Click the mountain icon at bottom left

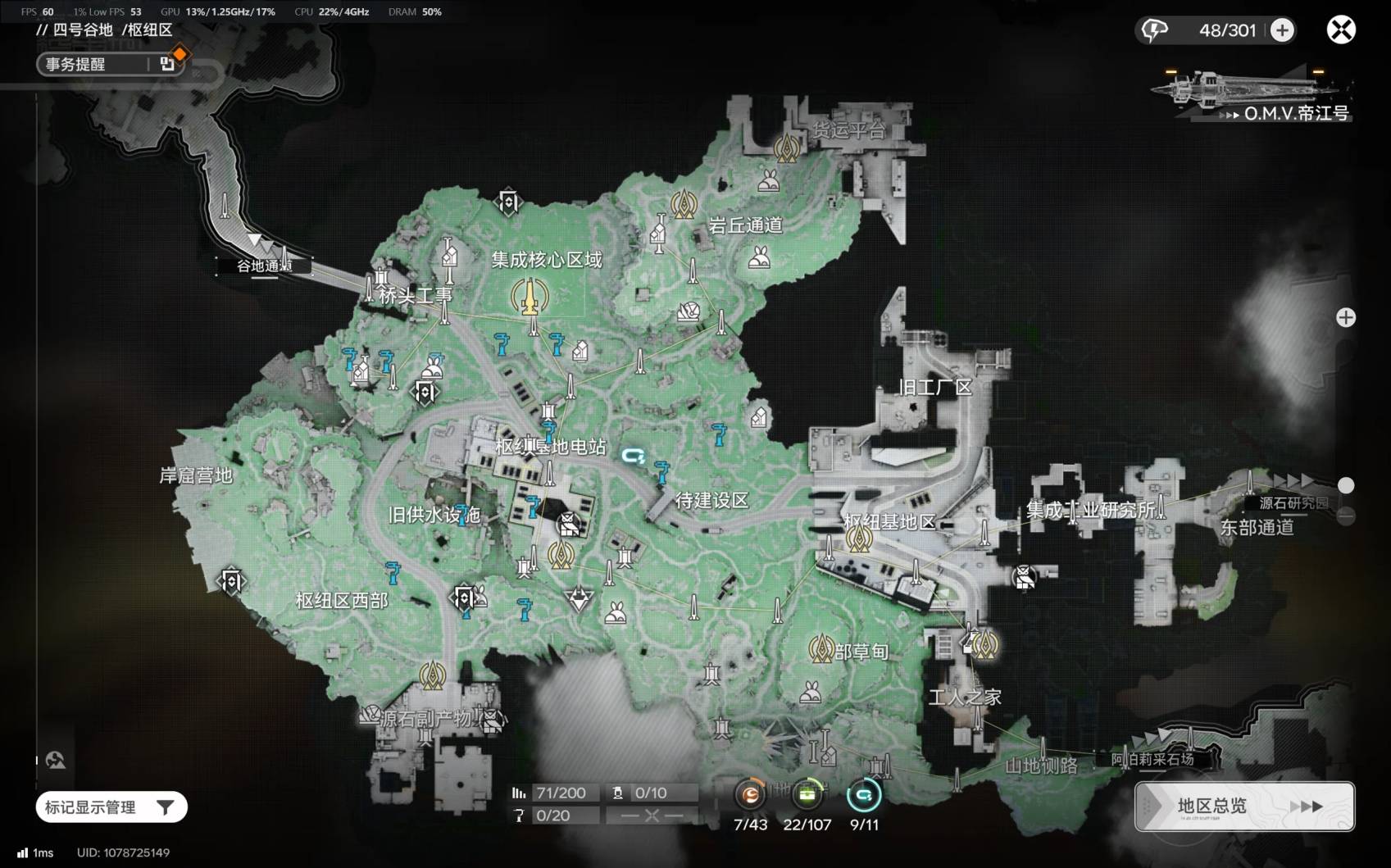tap(56, 761)
